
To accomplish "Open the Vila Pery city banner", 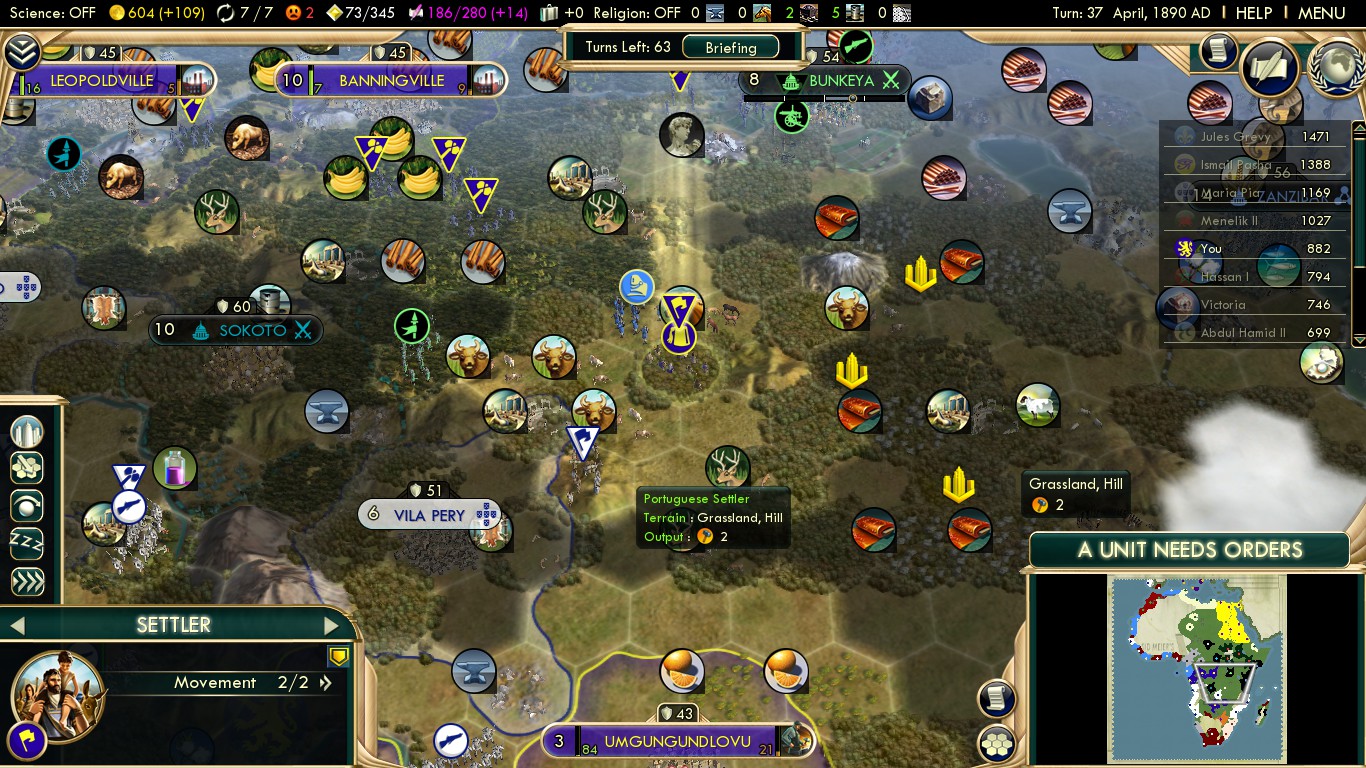I will 430,515.
